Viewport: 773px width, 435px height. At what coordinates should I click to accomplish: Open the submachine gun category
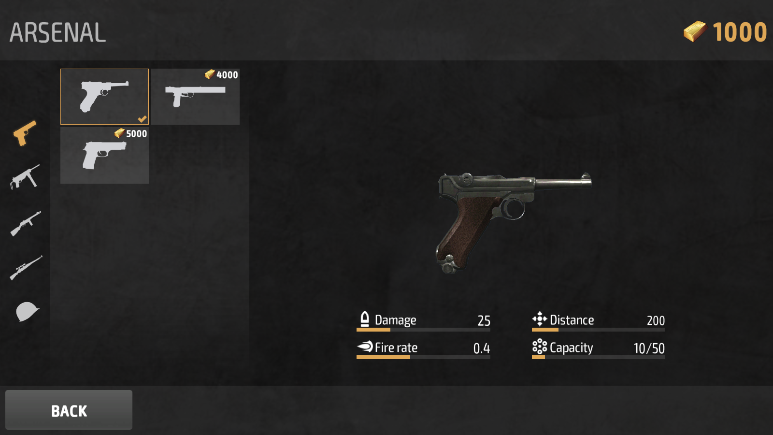(x=25, y=177)
